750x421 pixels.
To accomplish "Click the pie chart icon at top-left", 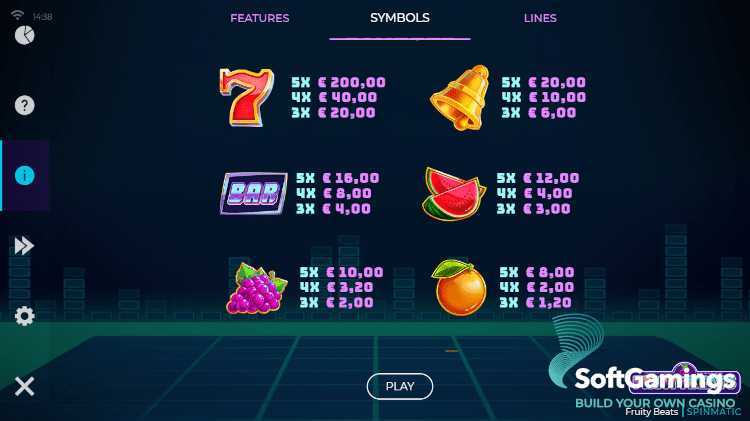I will pos(25,36).
